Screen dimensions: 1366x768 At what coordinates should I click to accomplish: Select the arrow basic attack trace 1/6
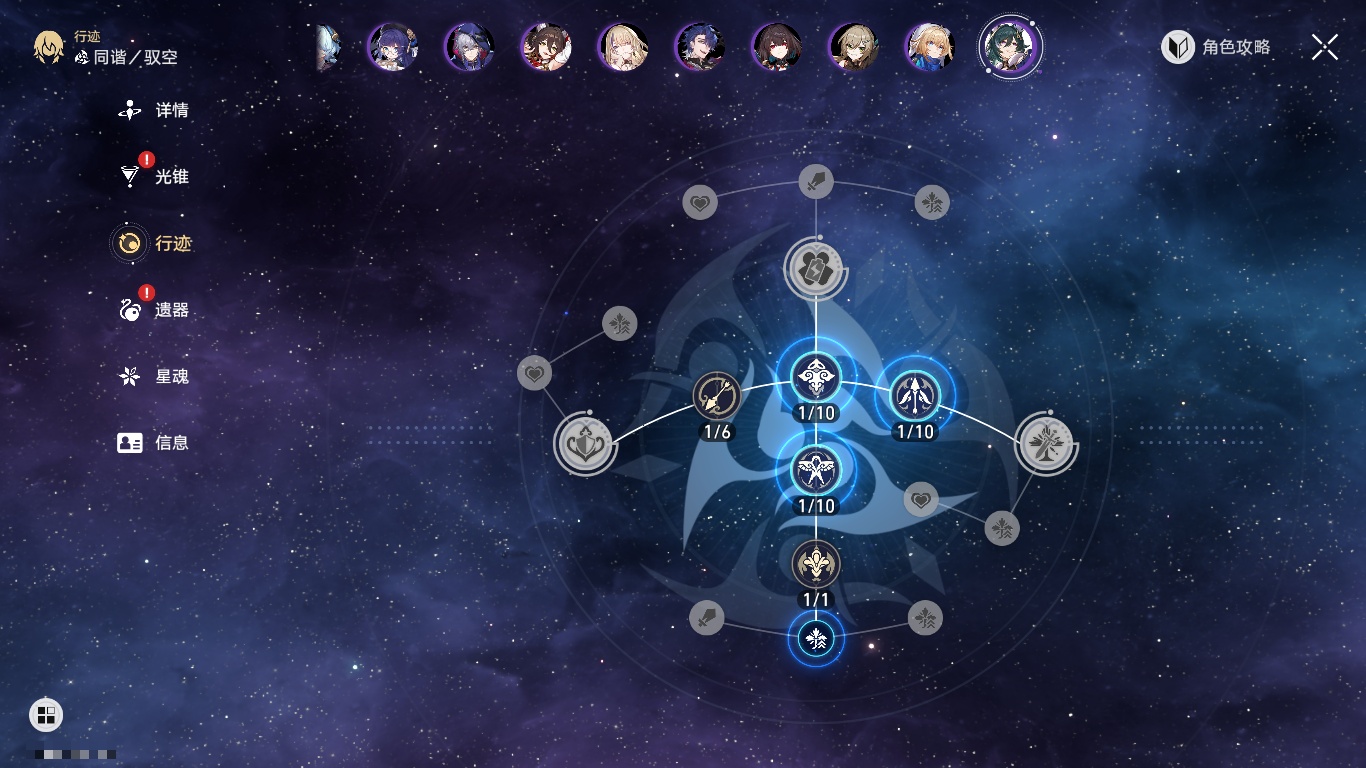(716, 395)
